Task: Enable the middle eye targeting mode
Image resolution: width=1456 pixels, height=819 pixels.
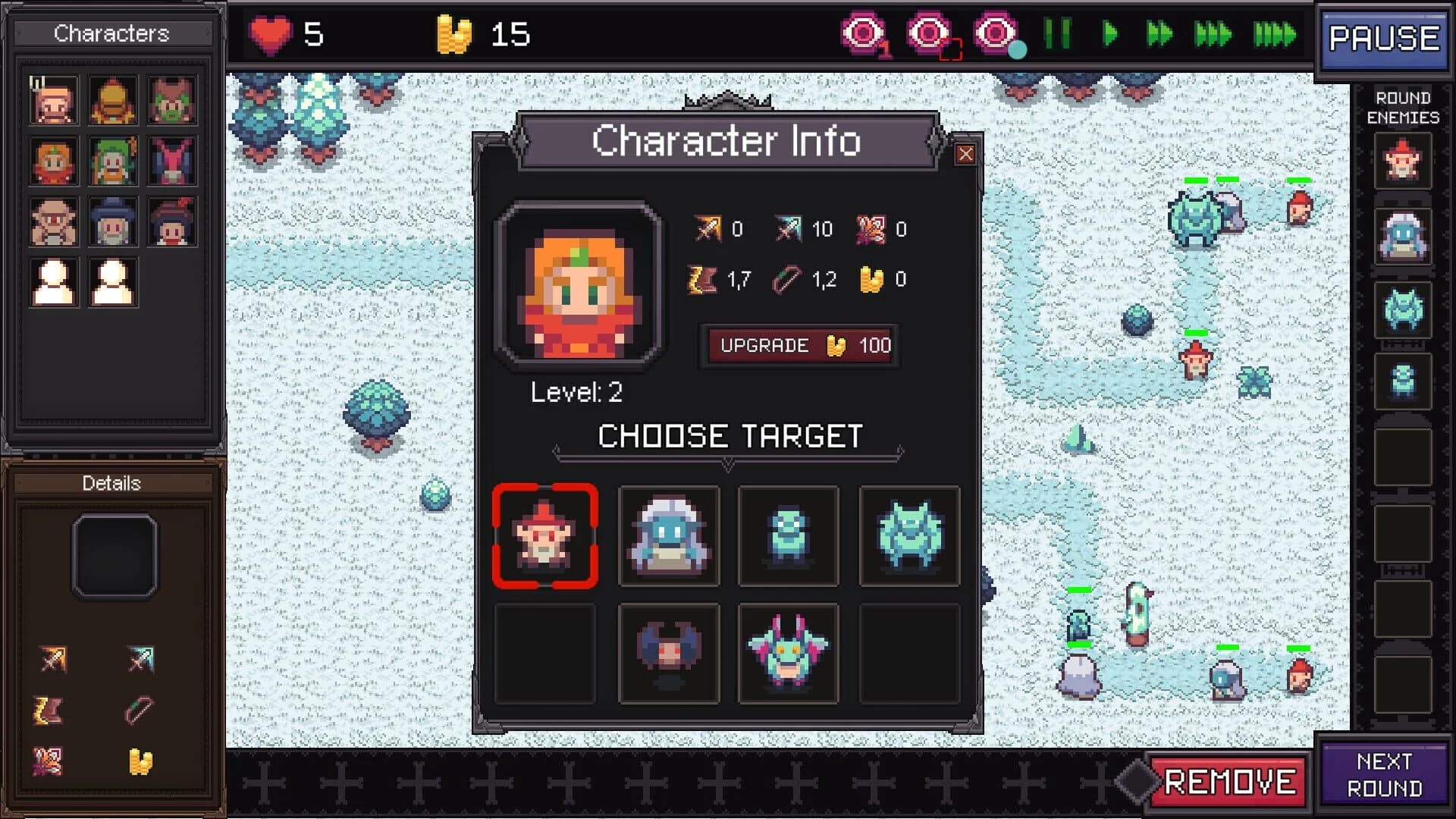Action: [x=927, y=33]
